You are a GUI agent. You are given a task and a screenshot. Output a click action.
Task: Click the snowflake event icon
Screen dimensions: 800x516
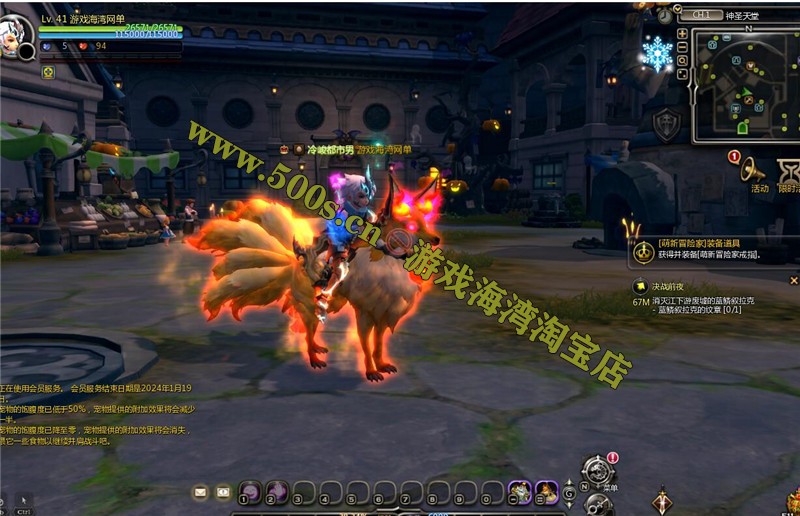point(657,53)
